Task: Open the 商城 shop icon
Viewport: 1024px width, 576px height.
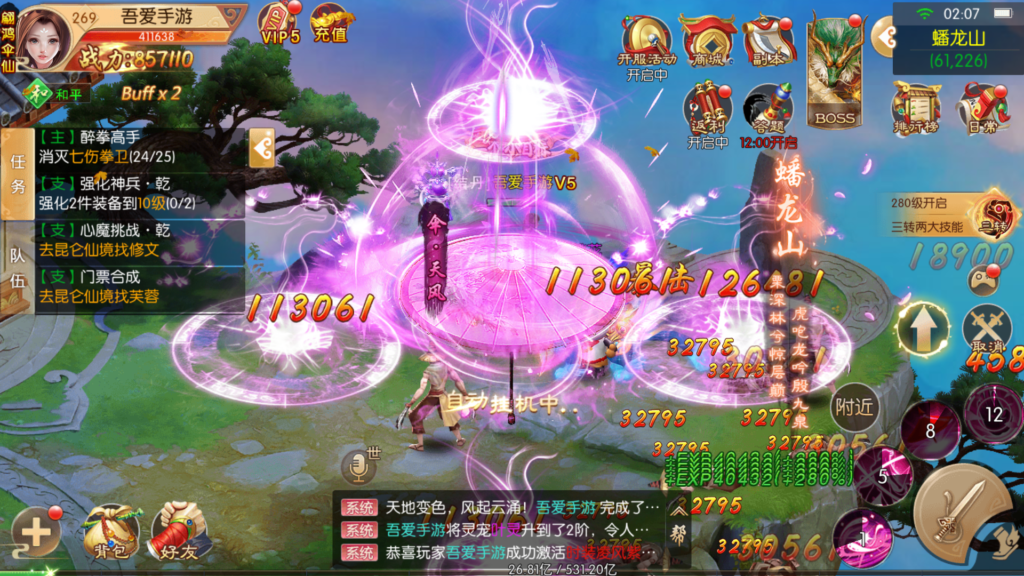Action: (708, 42)
